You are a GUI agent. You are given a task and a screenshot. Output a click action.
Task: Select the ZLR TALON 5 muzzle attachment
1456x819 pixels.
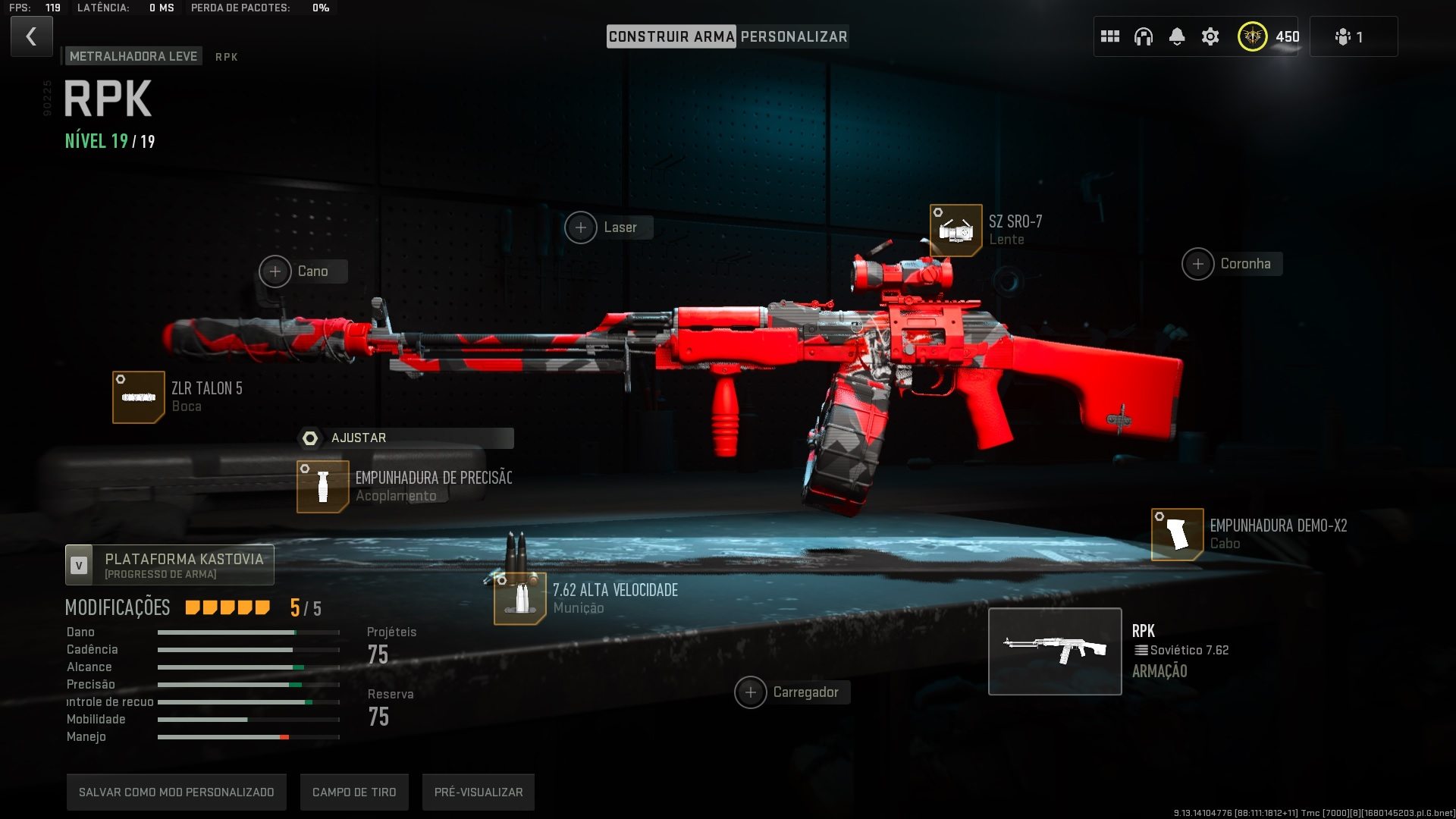coord(139,396)
